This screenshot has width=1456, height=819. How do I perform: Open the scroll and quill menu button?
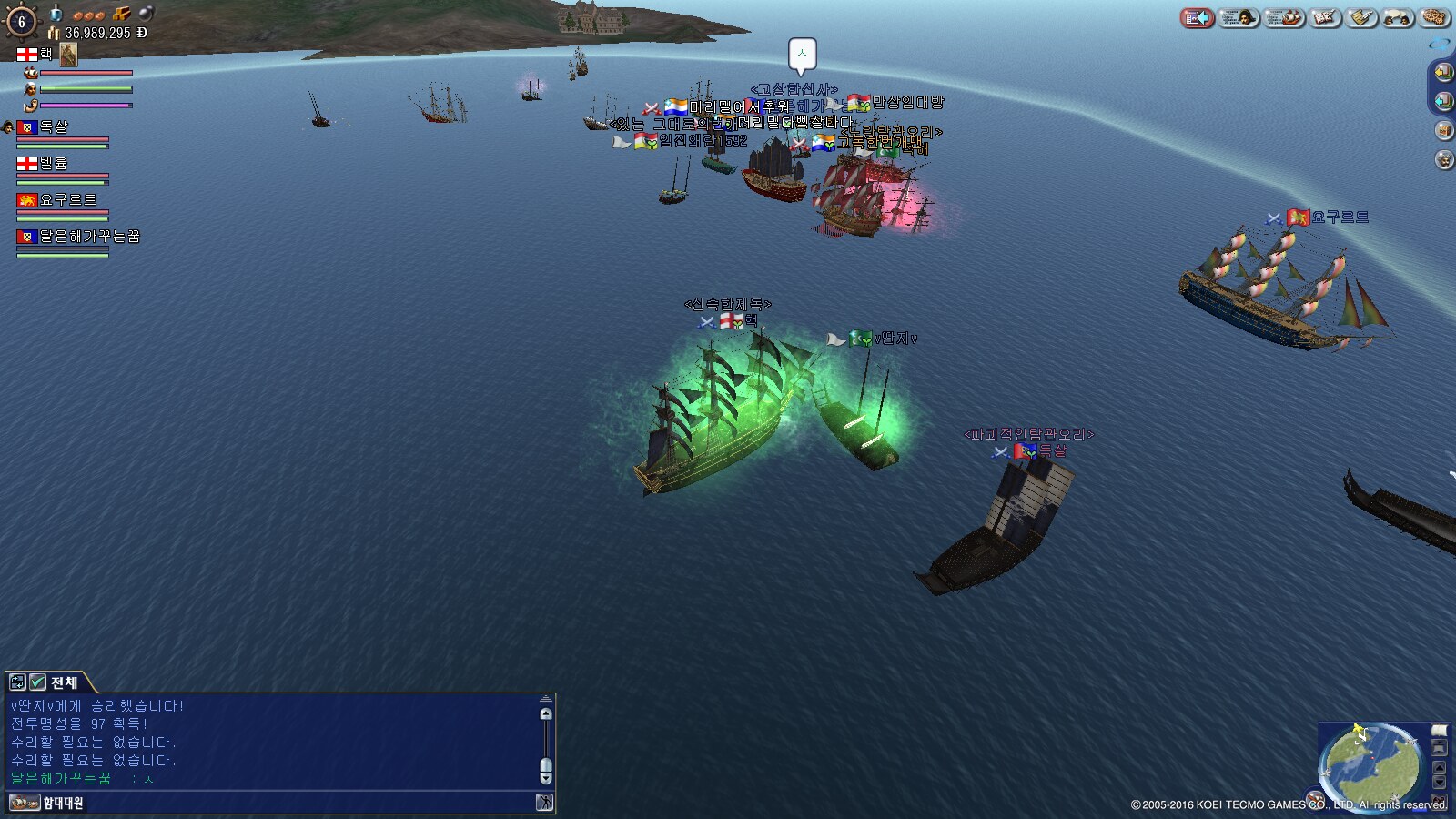(1362, 17)
